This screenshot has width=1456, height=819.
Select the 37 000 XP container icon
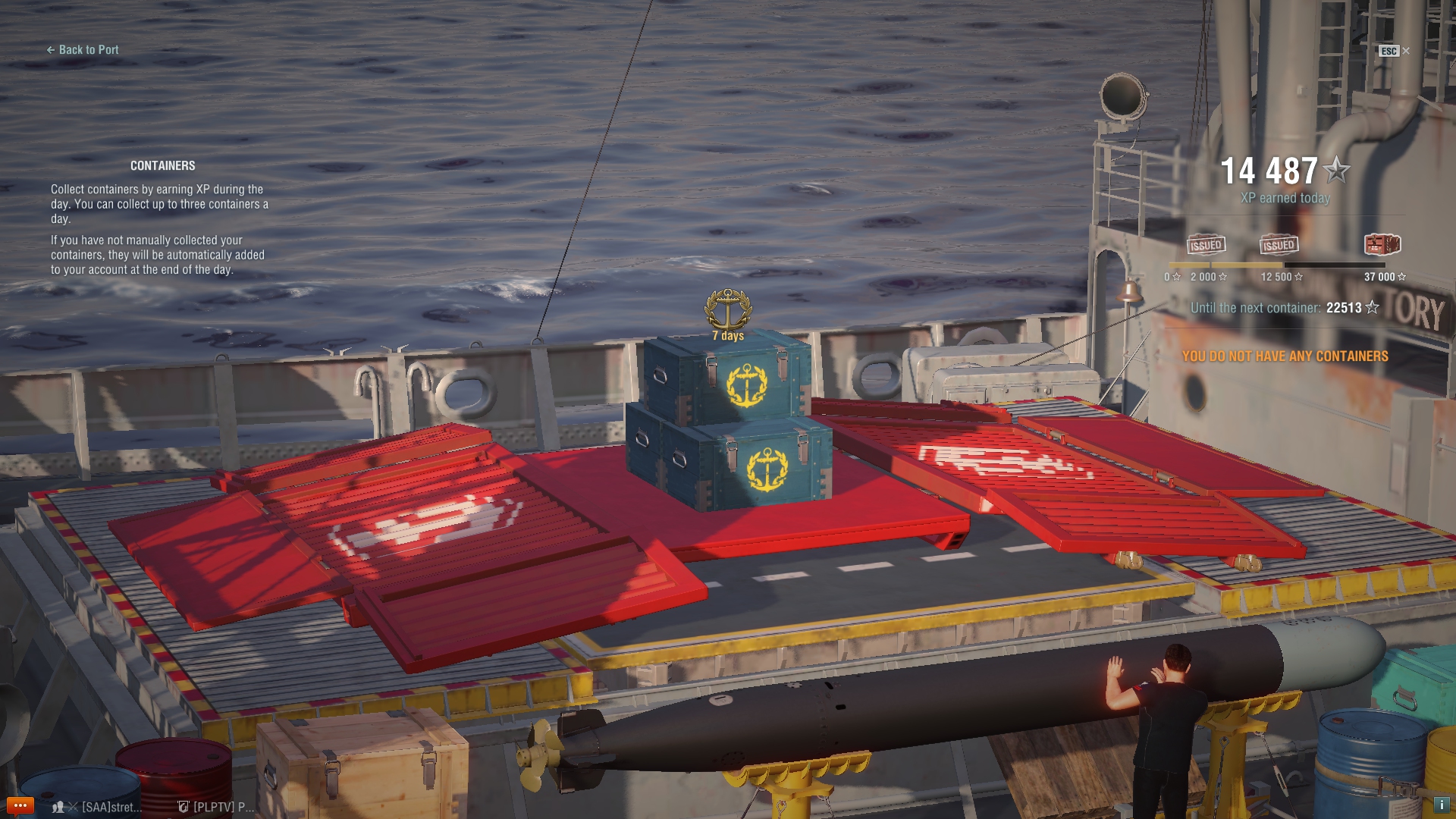tap(1382, 244)
